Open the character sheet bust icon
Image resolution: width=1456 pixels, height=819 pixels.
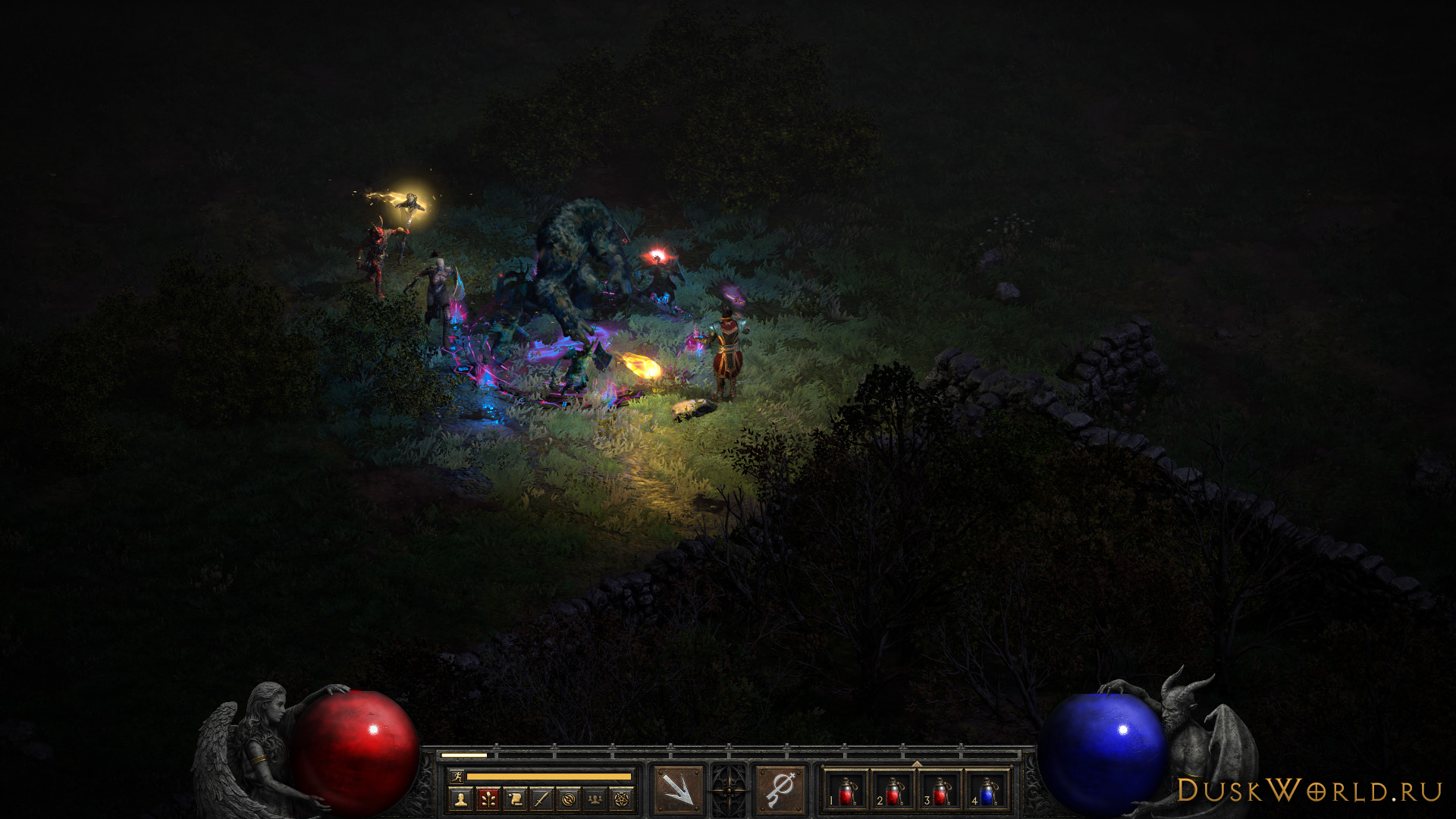(x=460, y=798)
